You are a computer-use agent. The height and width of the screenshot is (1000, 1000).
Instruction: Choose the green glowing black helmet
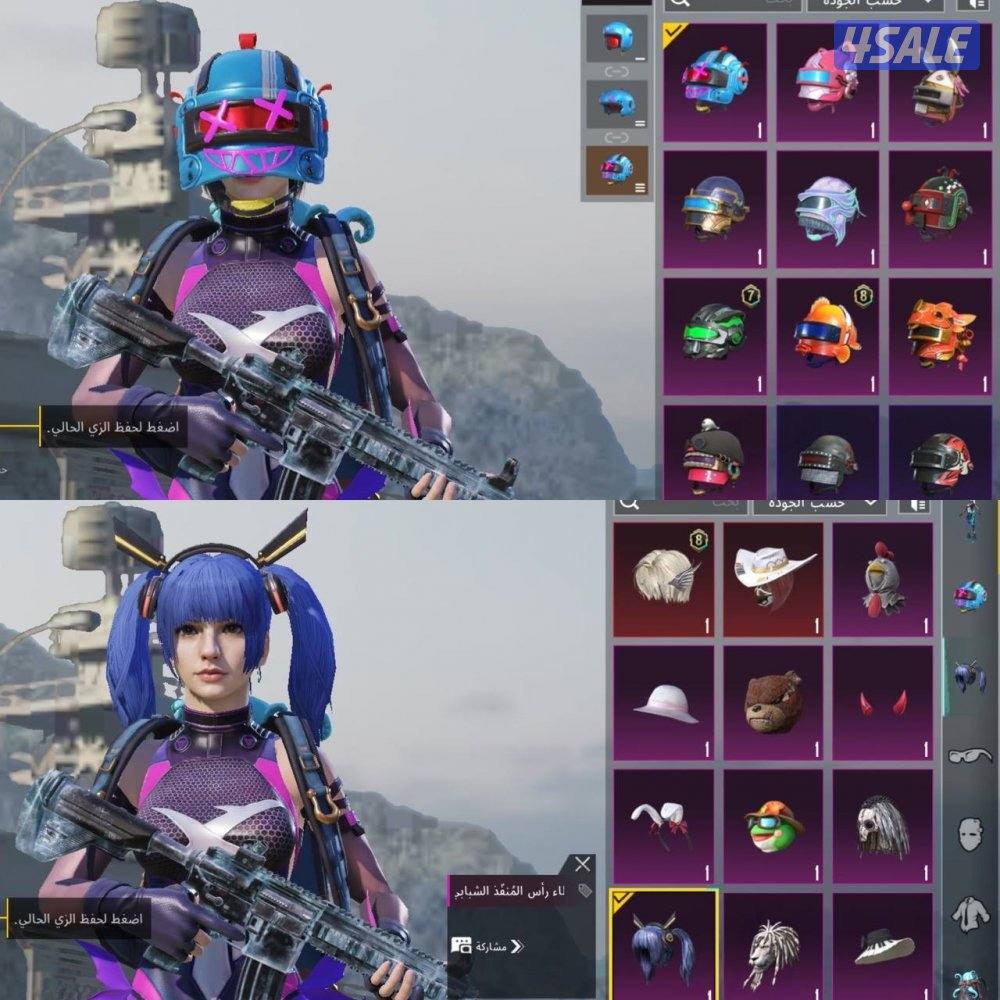point(714,335)
